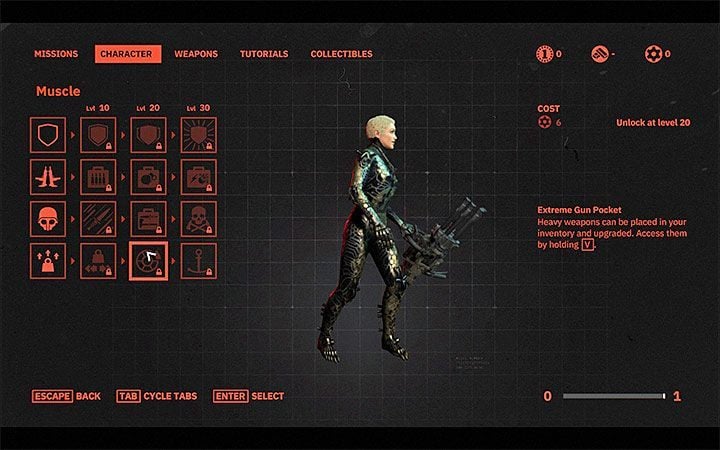Open the Missions tab

coord(56,54)
